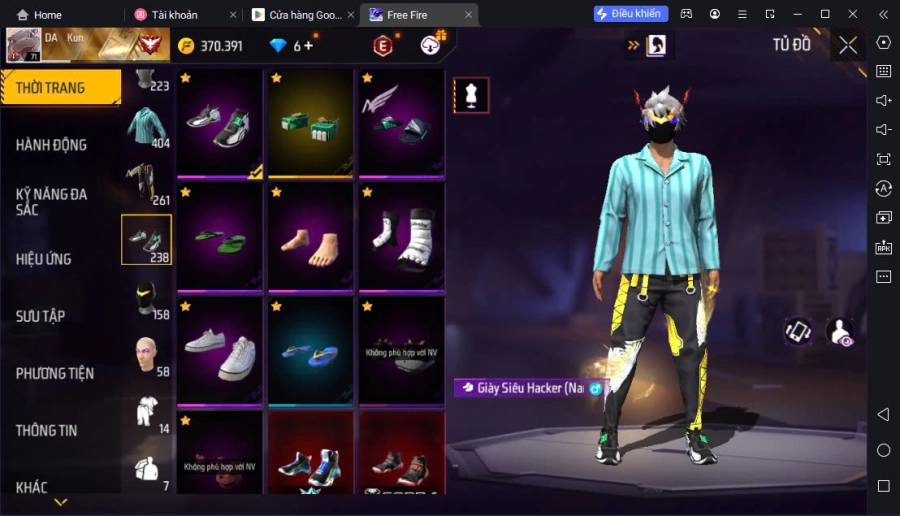
Task: Select the plain white sneakers
Action: 220,351
